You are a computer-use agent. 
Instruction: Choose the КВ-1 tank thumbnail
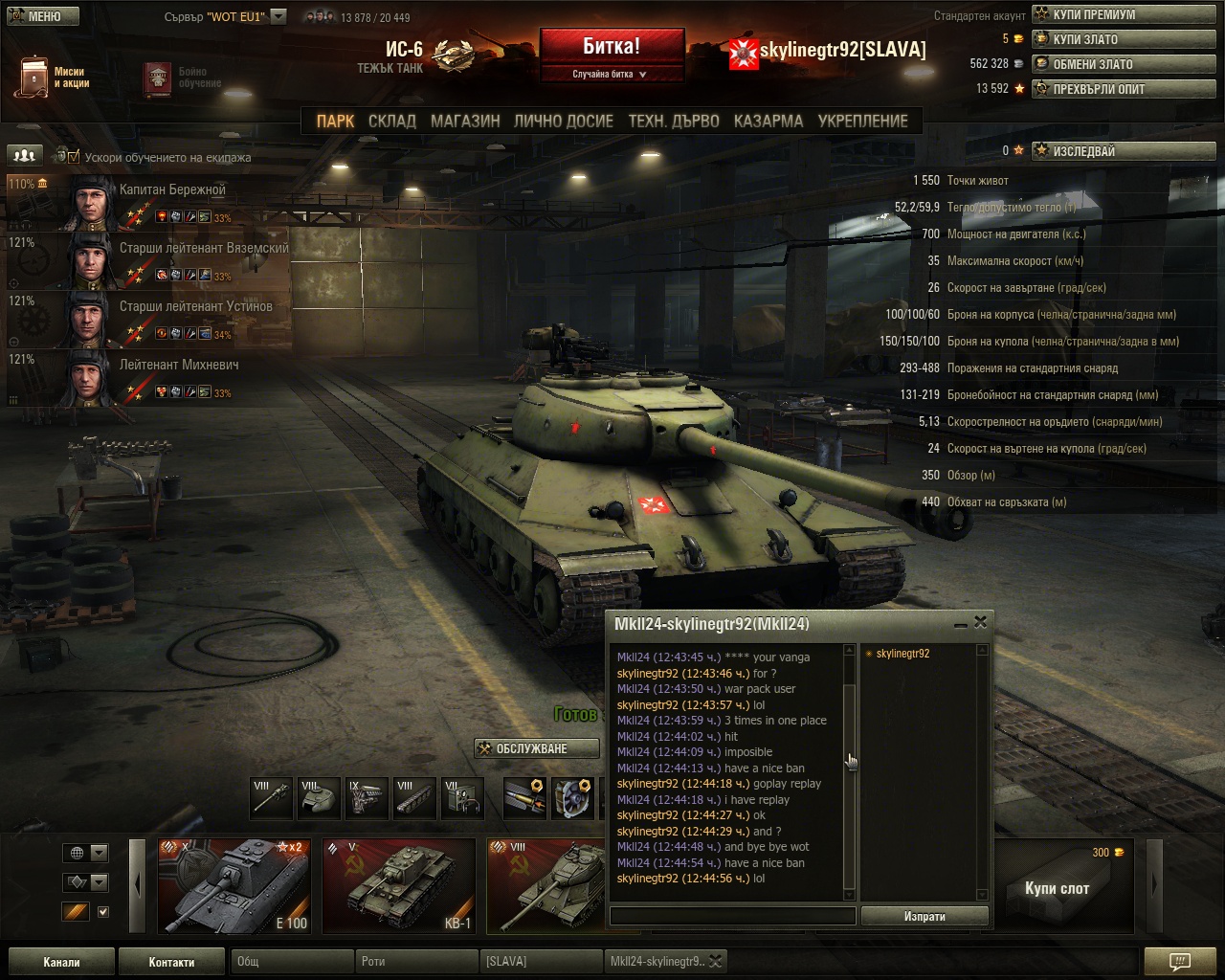coord(399,885)
